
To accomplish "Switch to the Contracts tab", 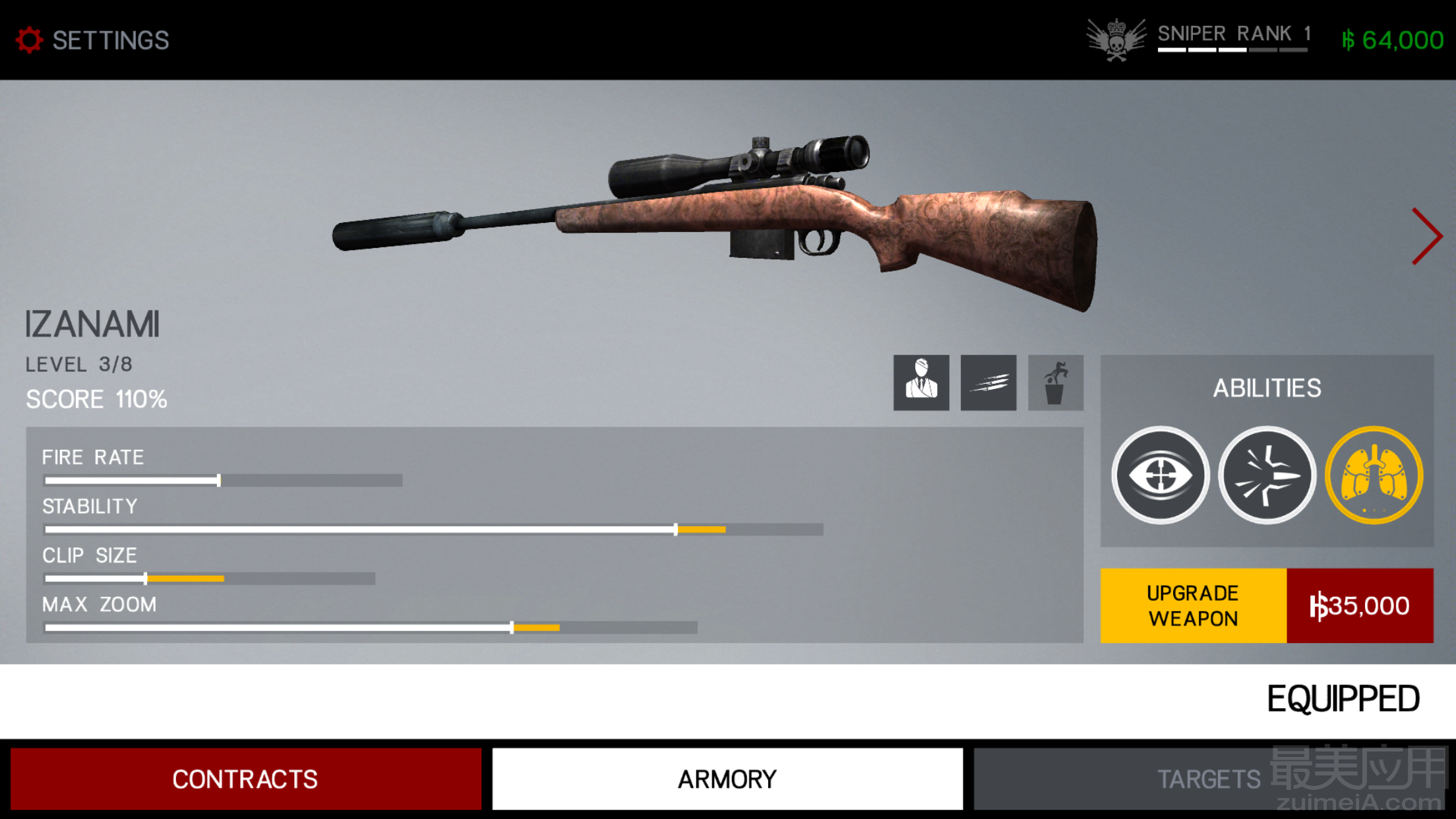I will click(244, 779).
